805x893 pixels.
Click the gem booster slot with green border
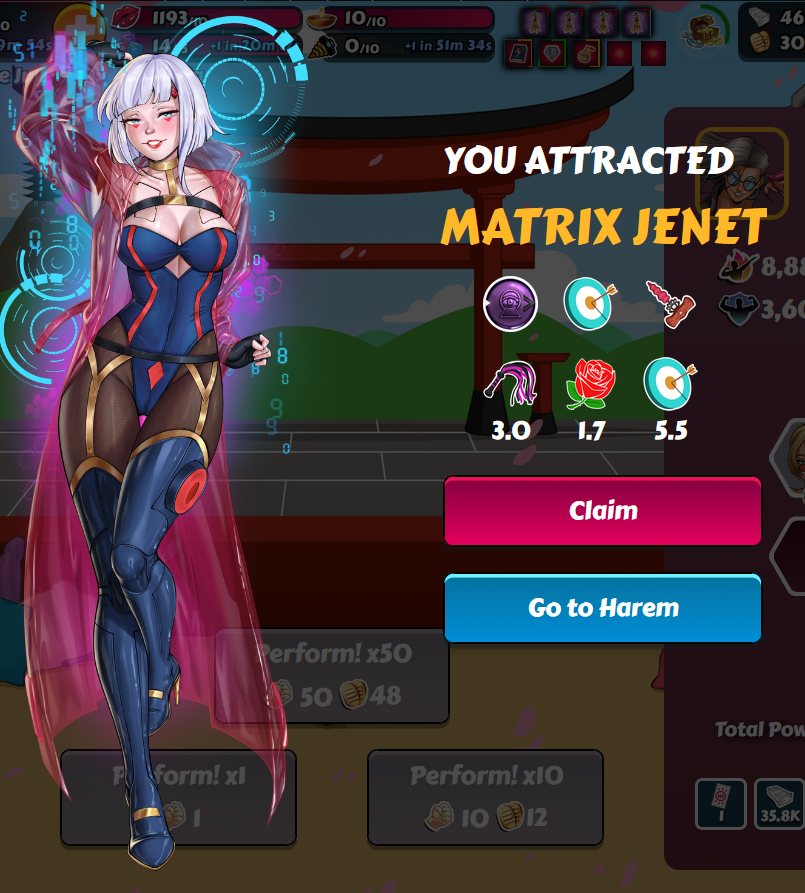click(553, 53)
